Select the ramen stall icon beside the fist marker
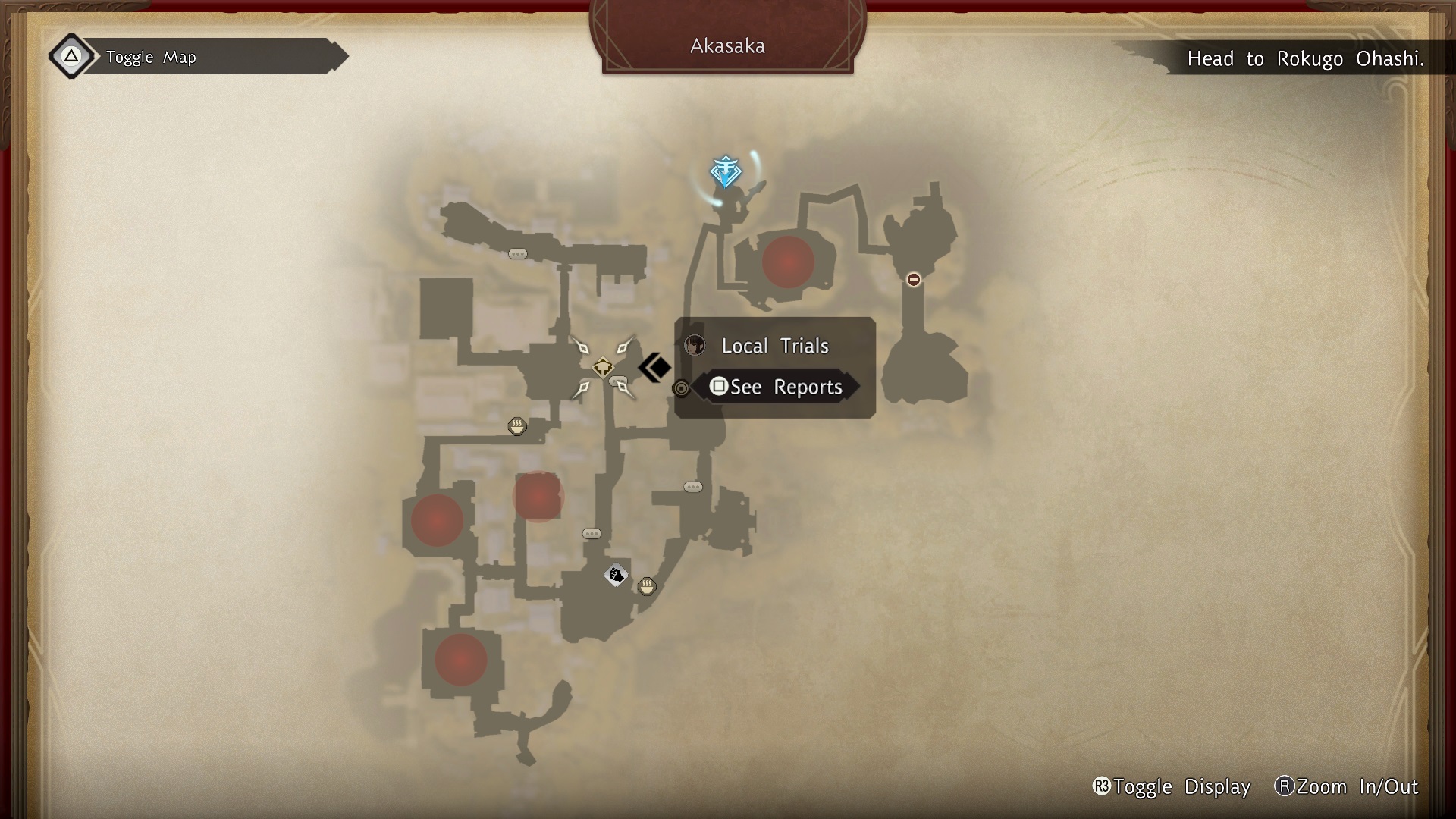Screen dimensions: 1456x819 647,585
